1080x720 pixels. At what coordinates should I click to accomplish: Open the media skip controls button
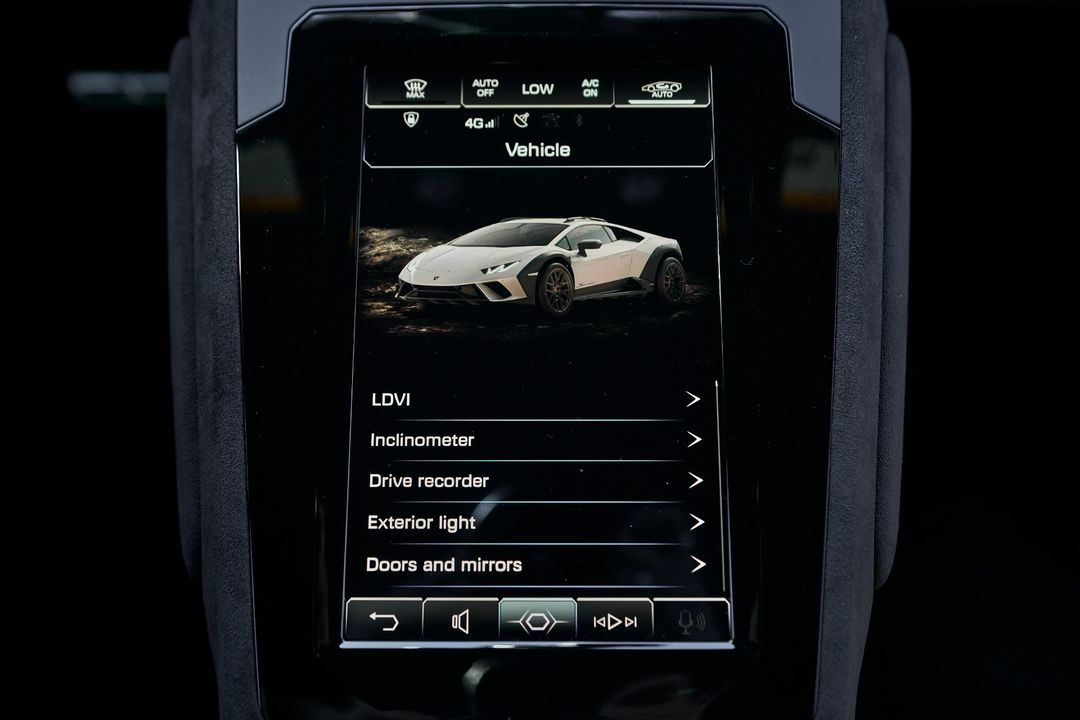click(x=615, y=621)
